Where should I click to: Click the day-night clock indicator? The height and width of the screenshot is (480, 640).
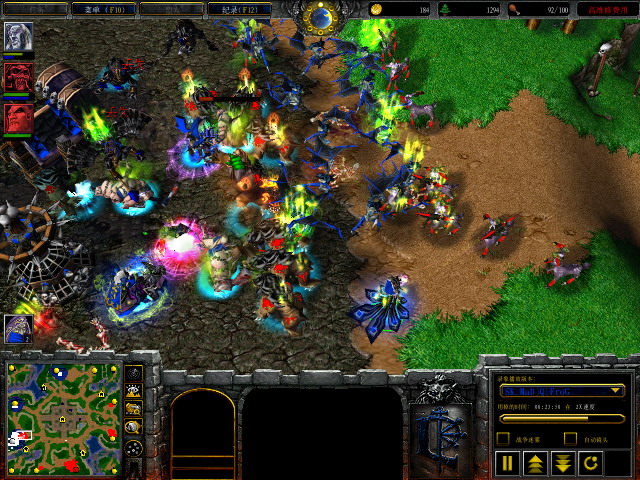pyautogui.click(x=321, y=15)
